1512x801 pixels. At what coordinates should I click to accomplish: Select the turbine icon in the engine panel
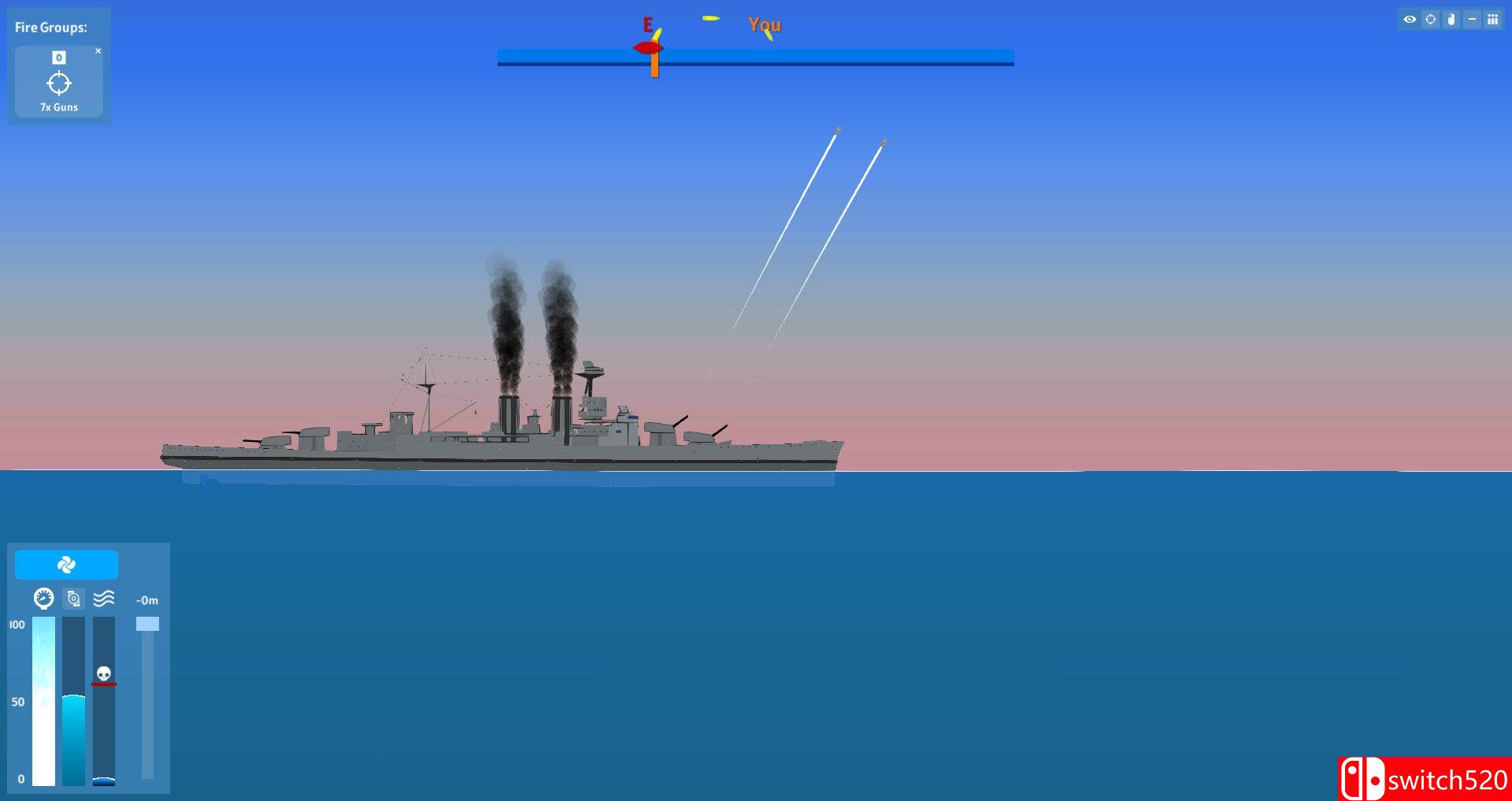(x=72, y=598)
